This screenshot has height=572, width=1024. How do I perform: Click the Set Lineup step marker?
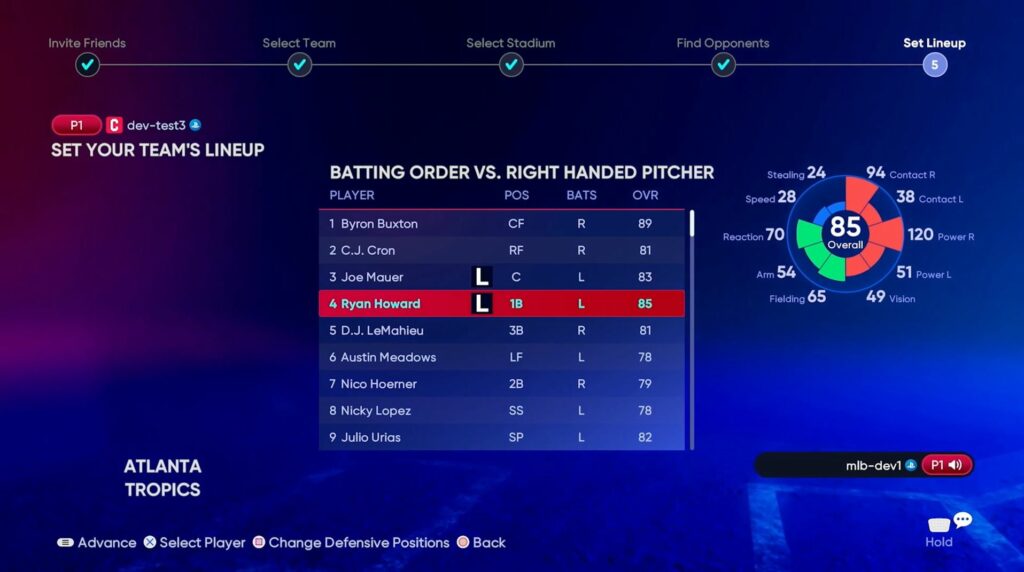point(935,65)
